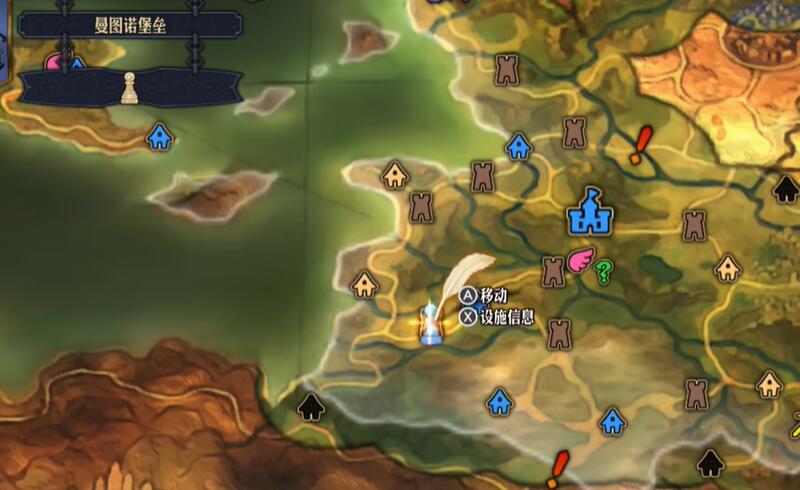Click the white pawn icon in the location panel
This screenshot has height=490, width=800.
coord(128,88)
